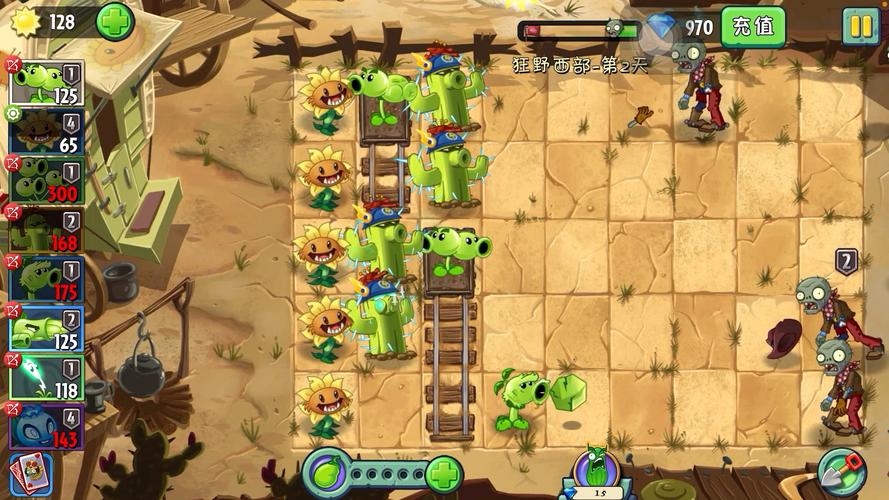Viewport: 889px width, 500px height.
Task: Choose the blue plant seed packet costing 143
Action: pyautogui.click(x=47, y=426)
